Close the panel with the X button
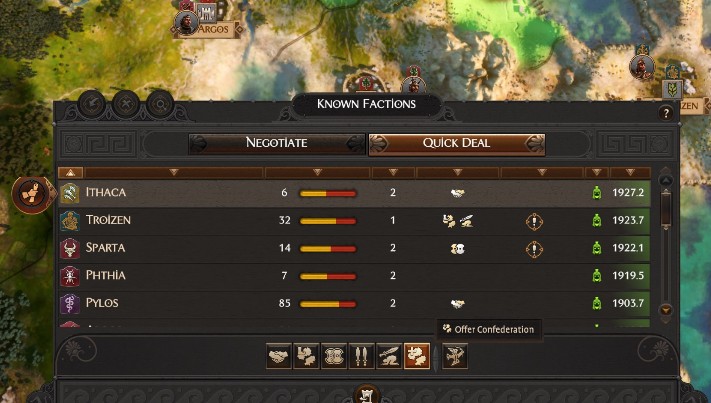 tap(125, 102)
